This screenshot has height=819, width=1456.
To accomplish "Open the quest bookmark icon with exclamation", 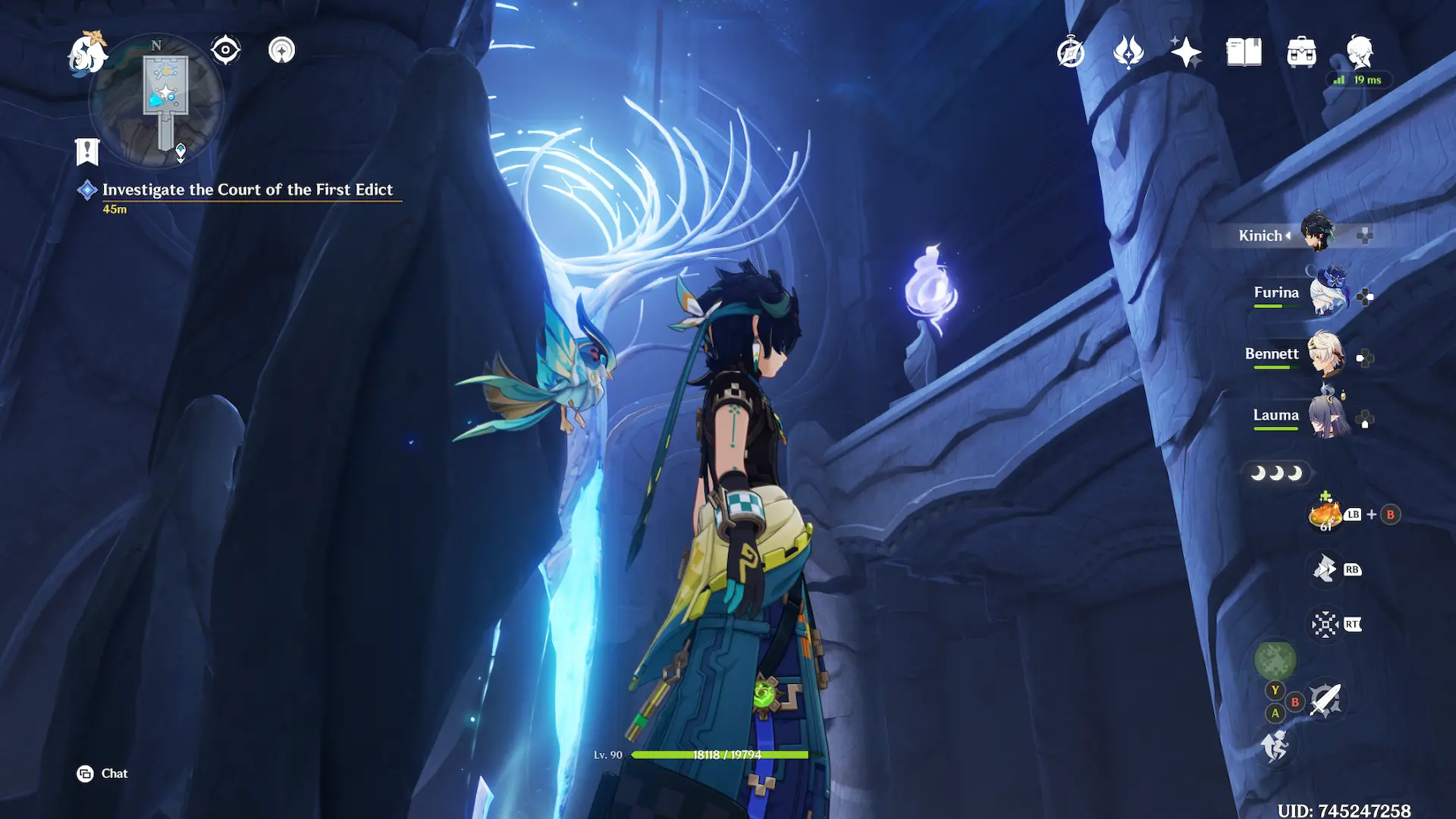I will tap(87, 152).
